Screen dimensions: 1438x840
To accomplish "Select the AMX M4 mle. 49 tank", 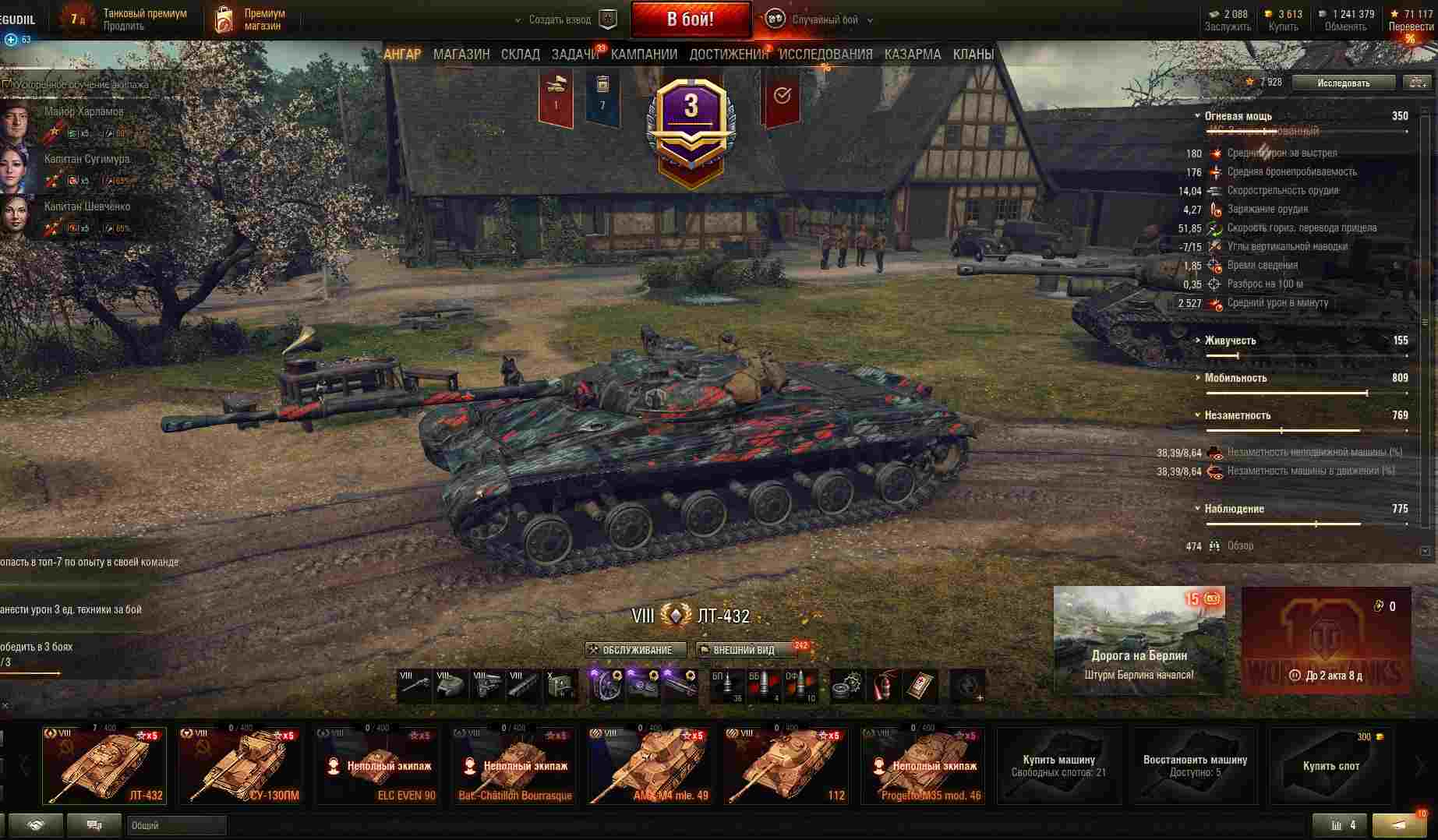I will (x=649, y=765).
